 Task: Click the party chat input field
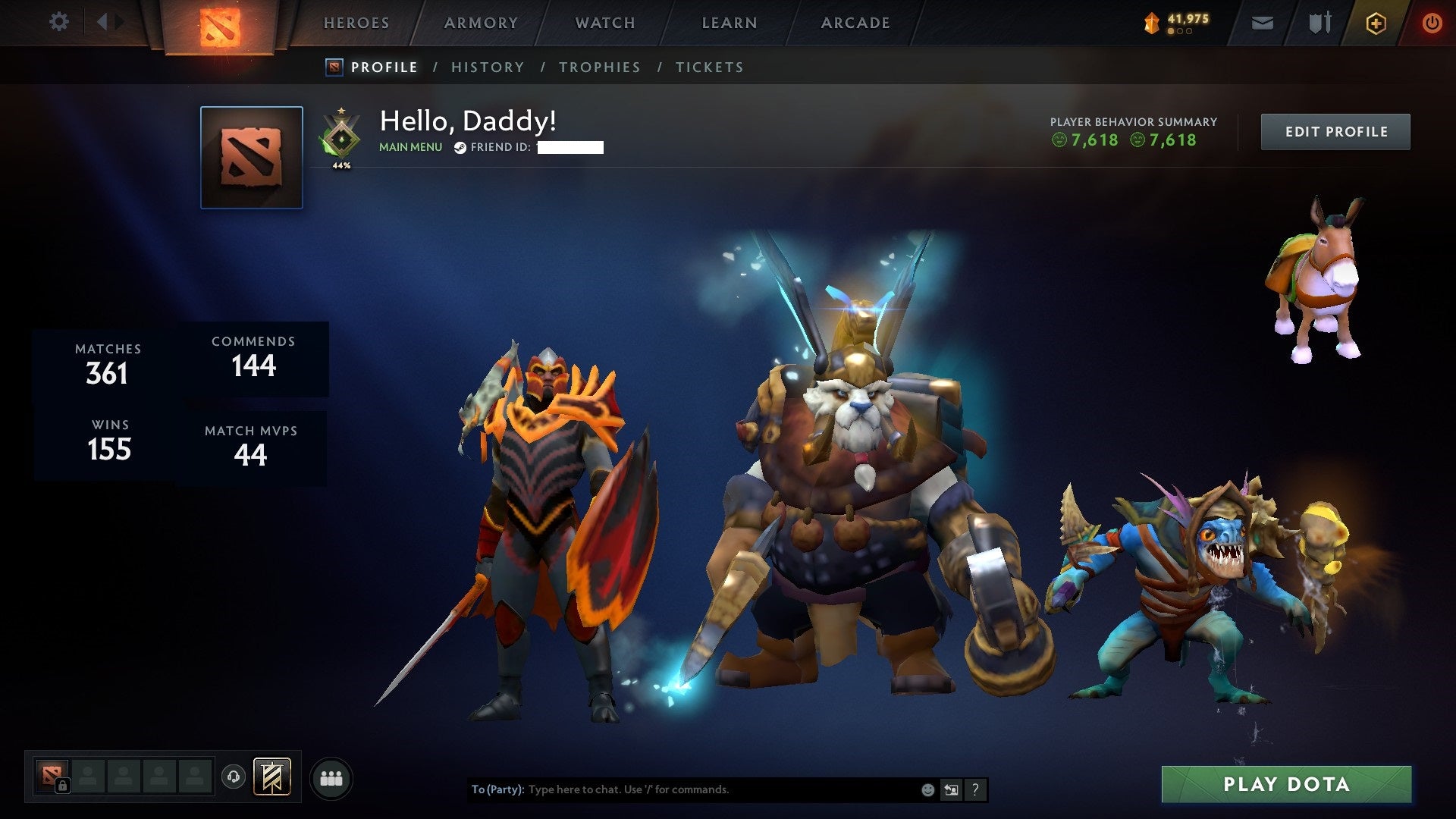pyautogui.click(x=682, y=789)
